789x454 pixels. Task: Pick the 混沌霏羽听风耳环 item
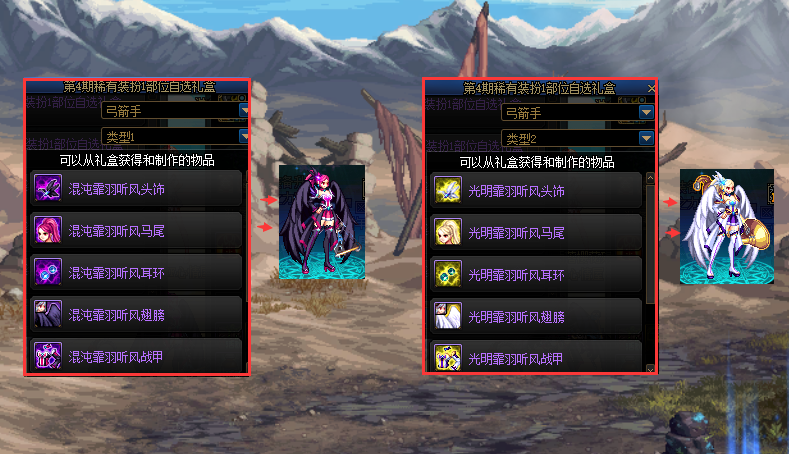(137, 272)
